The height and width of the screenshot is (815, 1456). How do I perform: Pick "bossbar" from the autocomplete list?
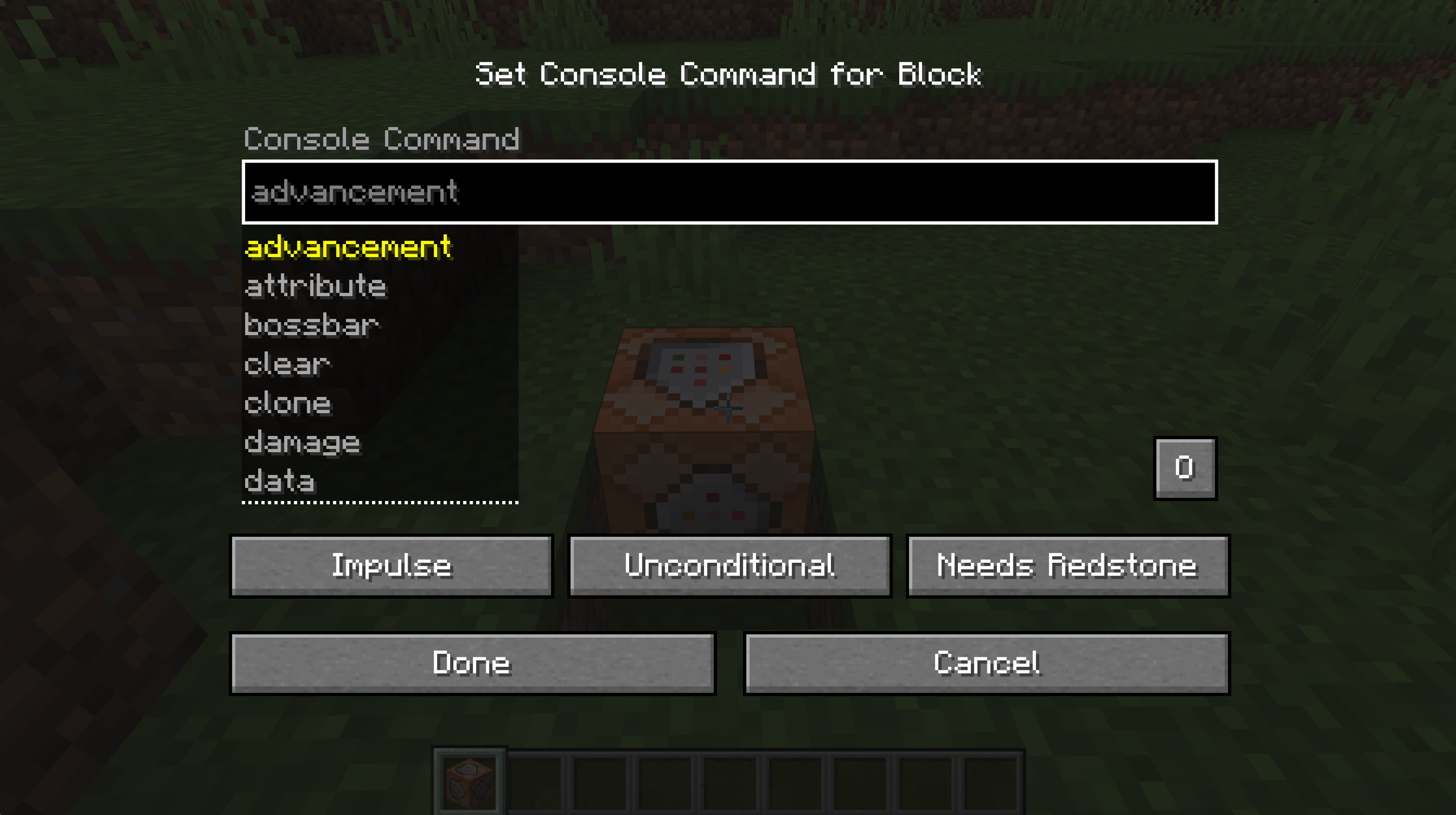[x=312, y=325]
